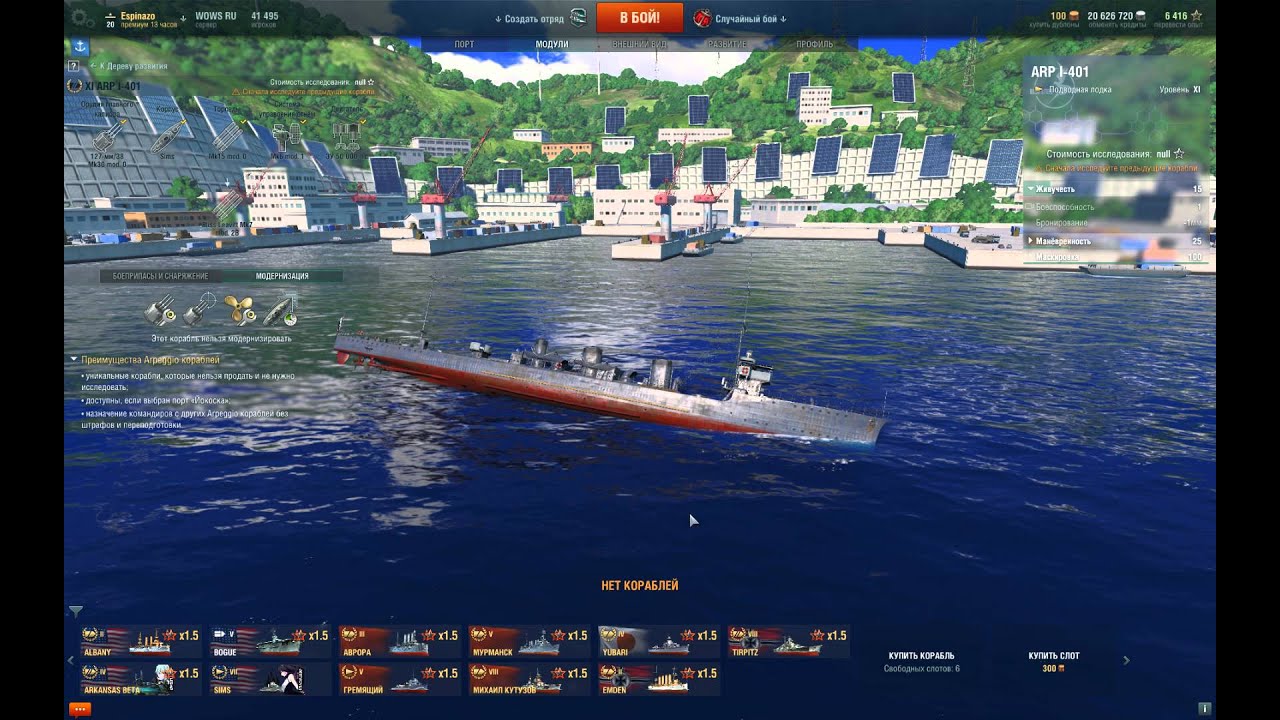The image size is (1280, 720).
Task: Click the propeller modernization icon
Action: 238,311
